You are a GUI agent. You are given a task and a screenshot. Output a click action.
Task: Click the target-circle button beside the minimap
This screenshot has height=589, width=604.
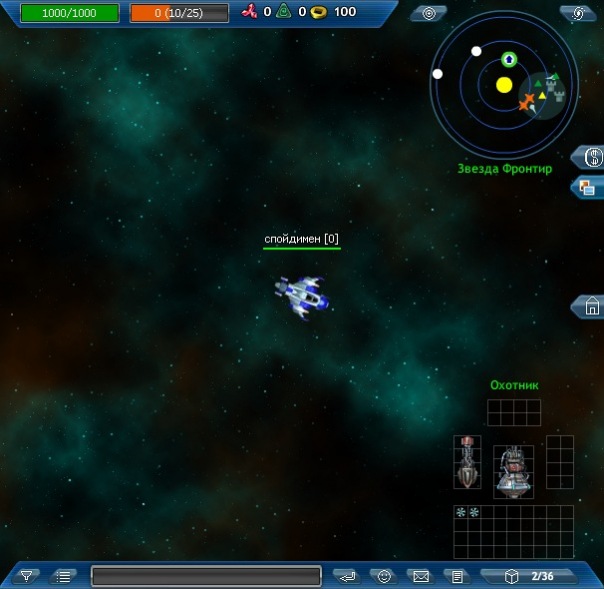point(429,13)
